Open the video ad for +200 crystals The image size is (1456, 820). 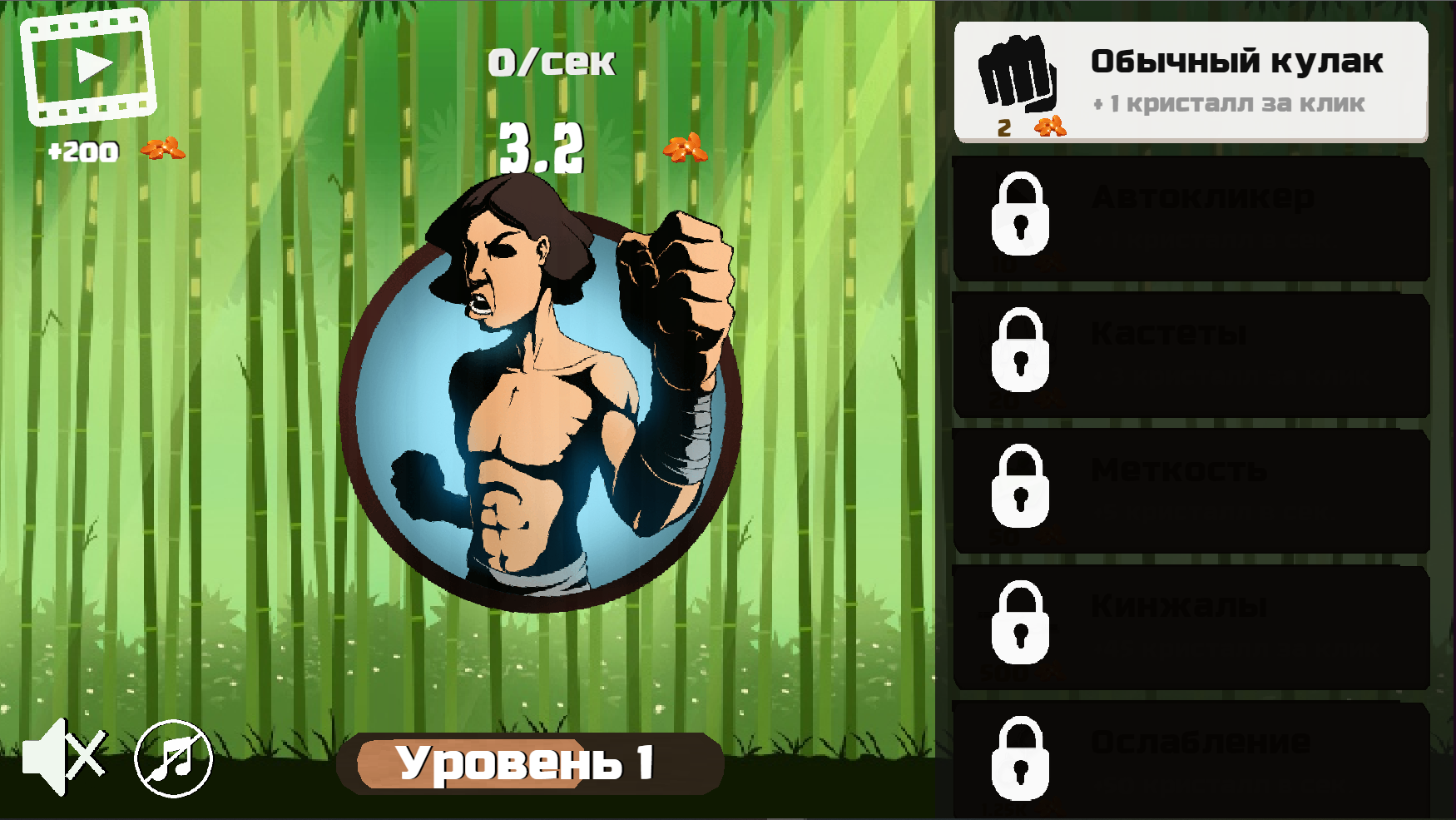pyautogui.click(x=88, y=65)
